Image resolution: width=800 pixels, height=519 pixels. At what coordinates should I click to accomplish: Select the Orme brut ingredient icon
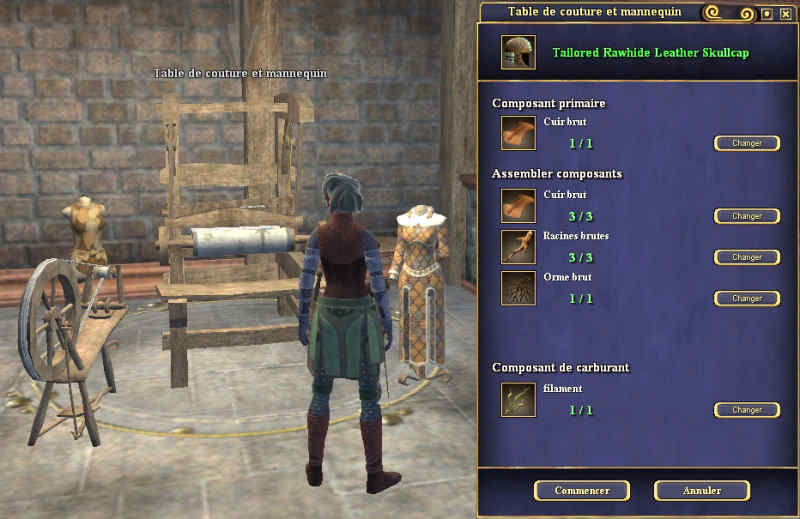click(x=518, y=288)
